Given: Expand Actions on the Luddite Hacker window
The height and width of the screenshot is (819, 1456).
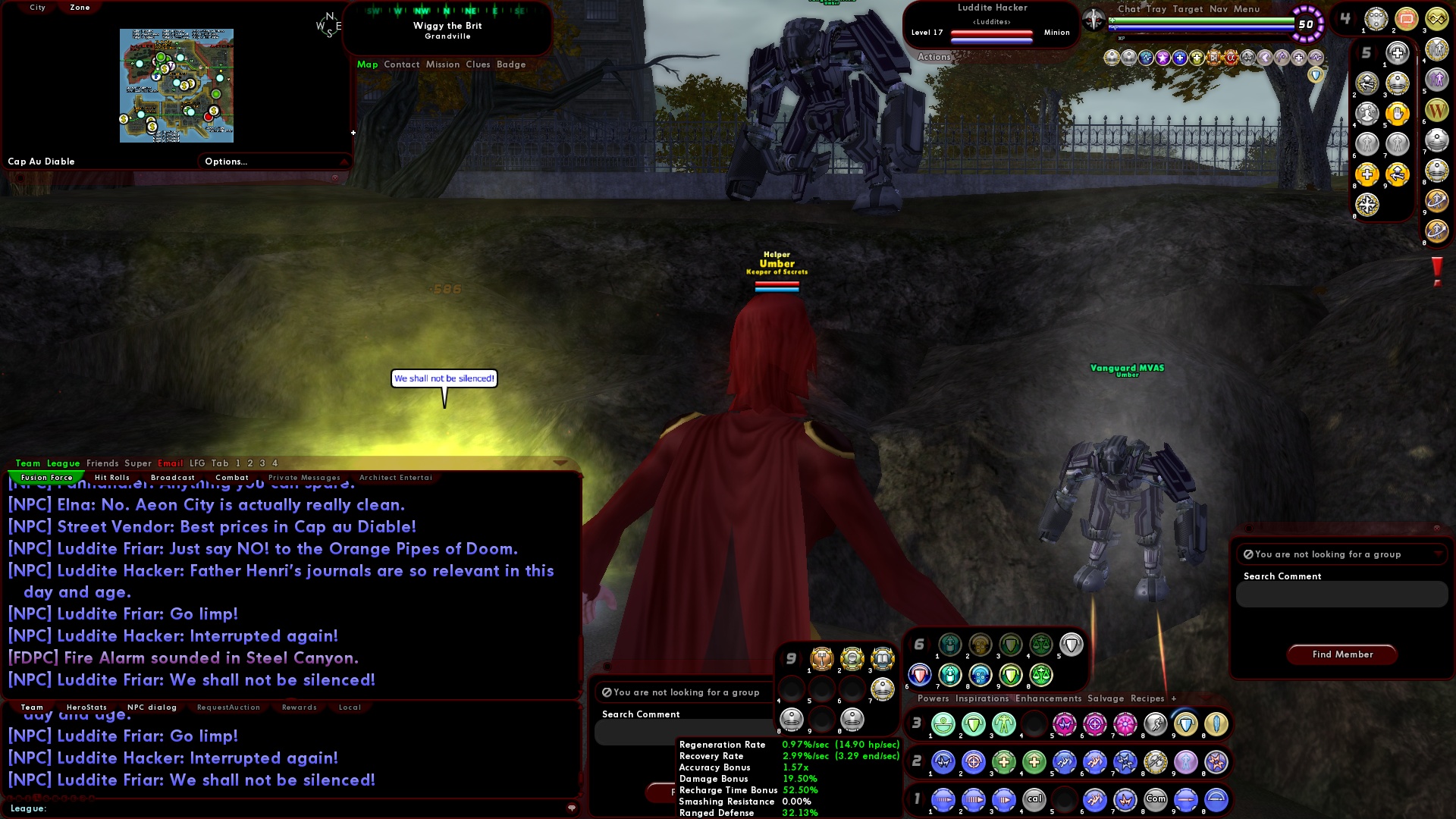Looking at the screenshot, I should click(x=934, y=57).
